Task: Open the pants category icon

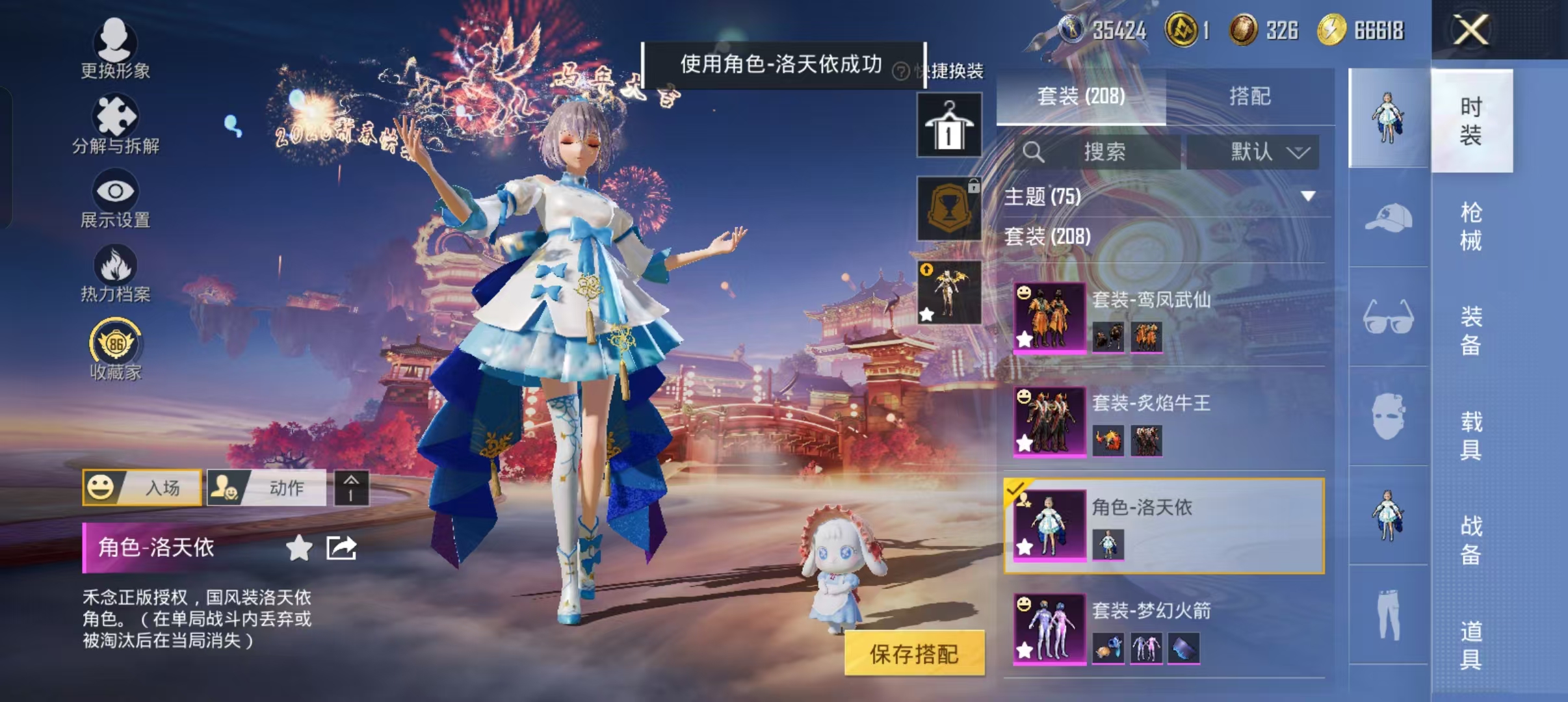Action: coord(1389,614)
